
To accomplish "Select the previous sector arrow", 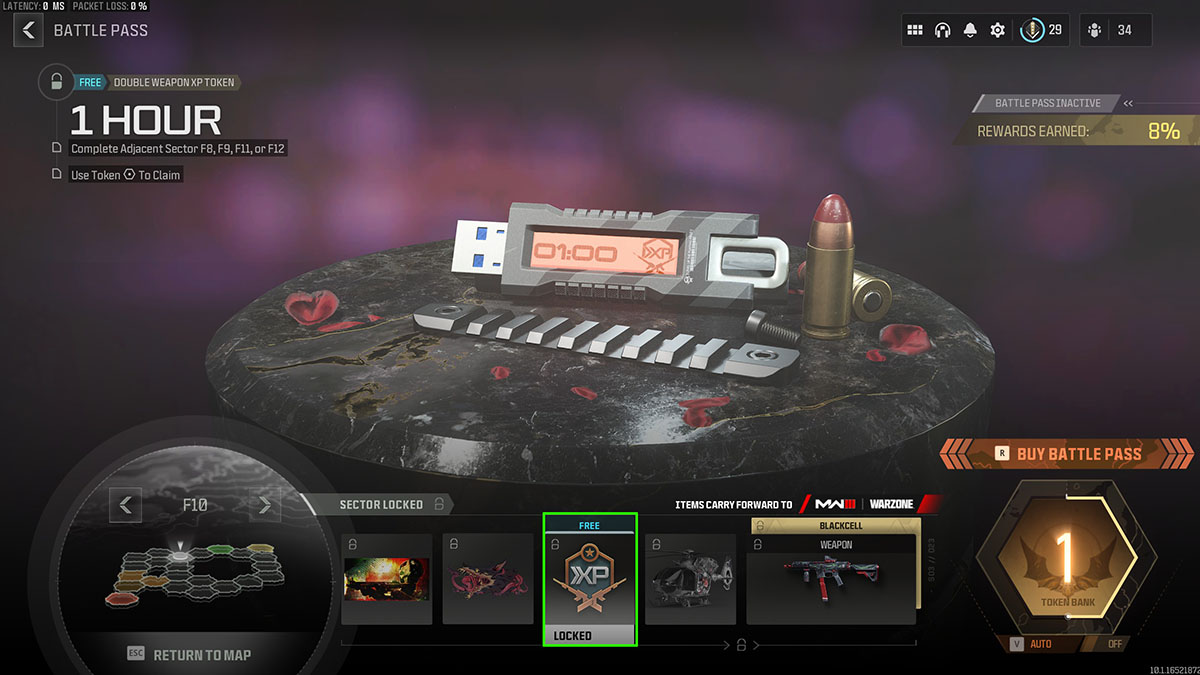I will pyautogui.click(x=125, y=505).
